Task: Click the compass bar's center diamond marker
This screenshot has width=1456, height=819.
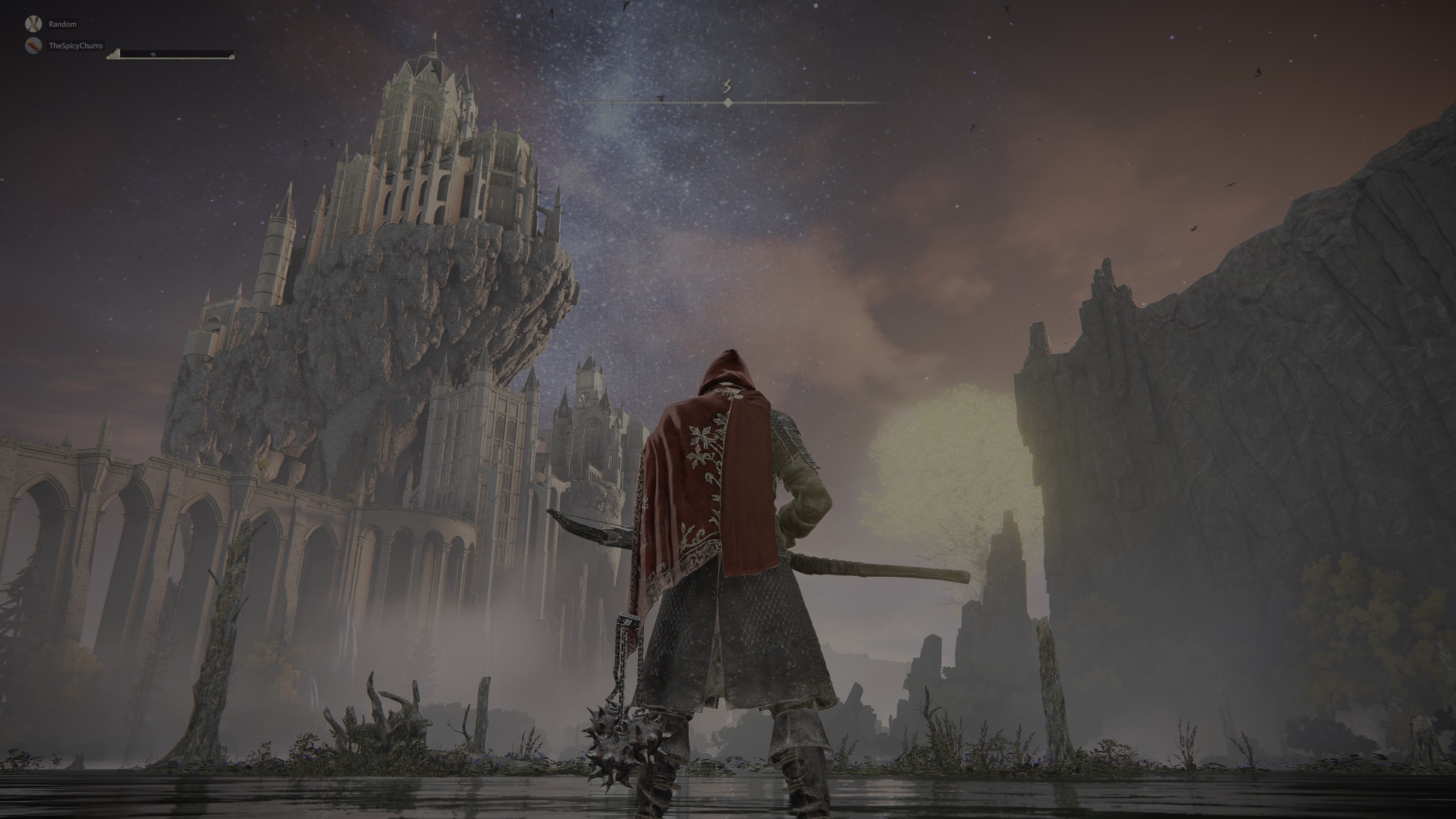Action: [x=727, y=103]
